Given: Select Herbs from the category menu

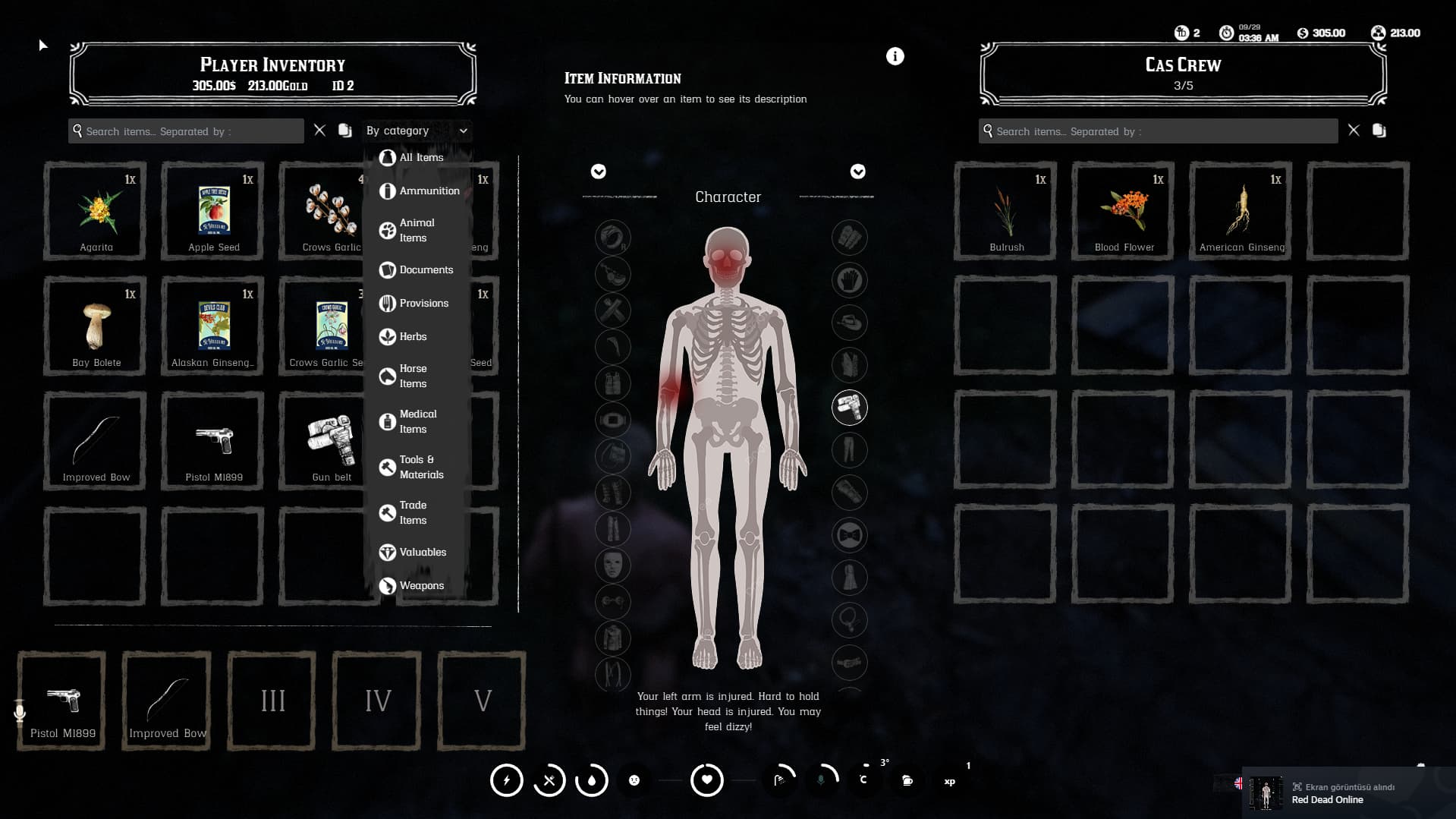Looking at the screenshot, I should pyautogui.click(x=413, y=336).
